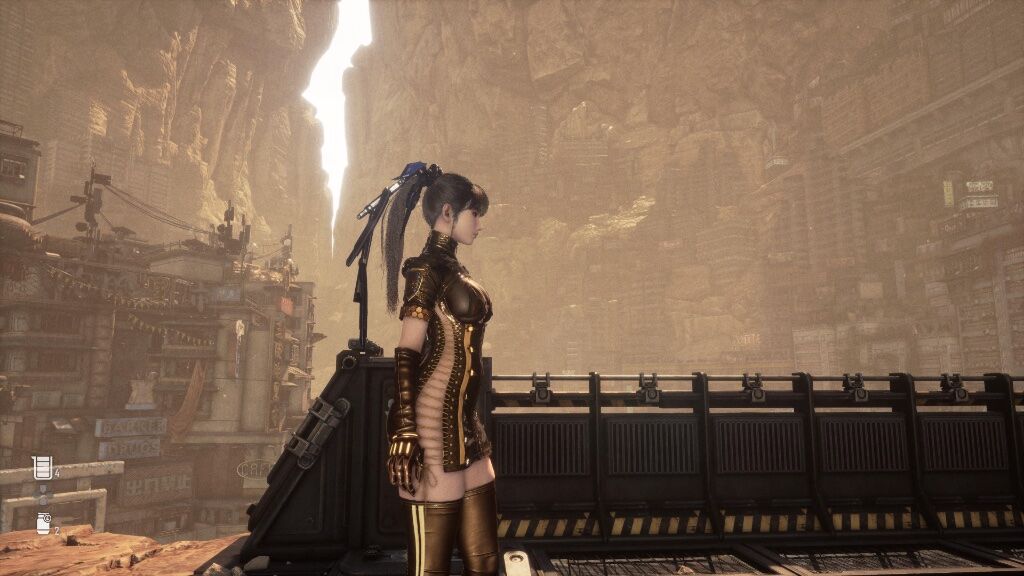Use the white canister consumable item

tap(43, 522)
